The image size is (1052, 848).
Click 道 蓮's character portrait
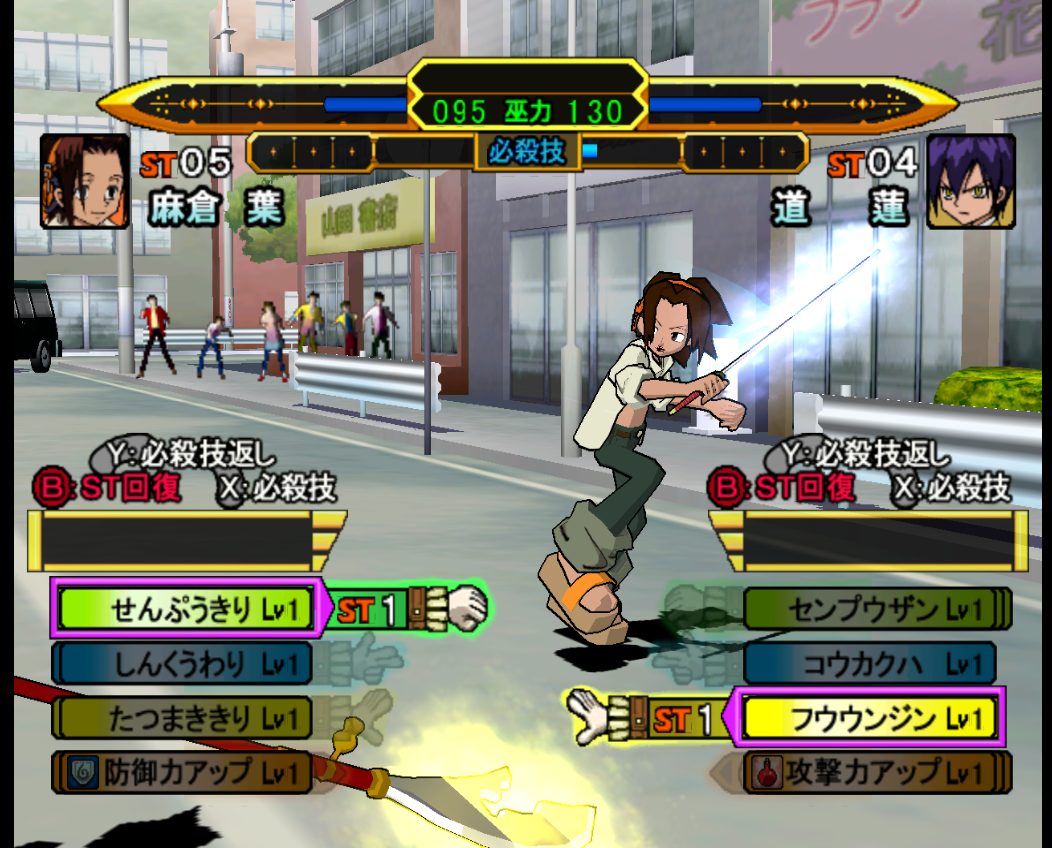coord(969,181)
